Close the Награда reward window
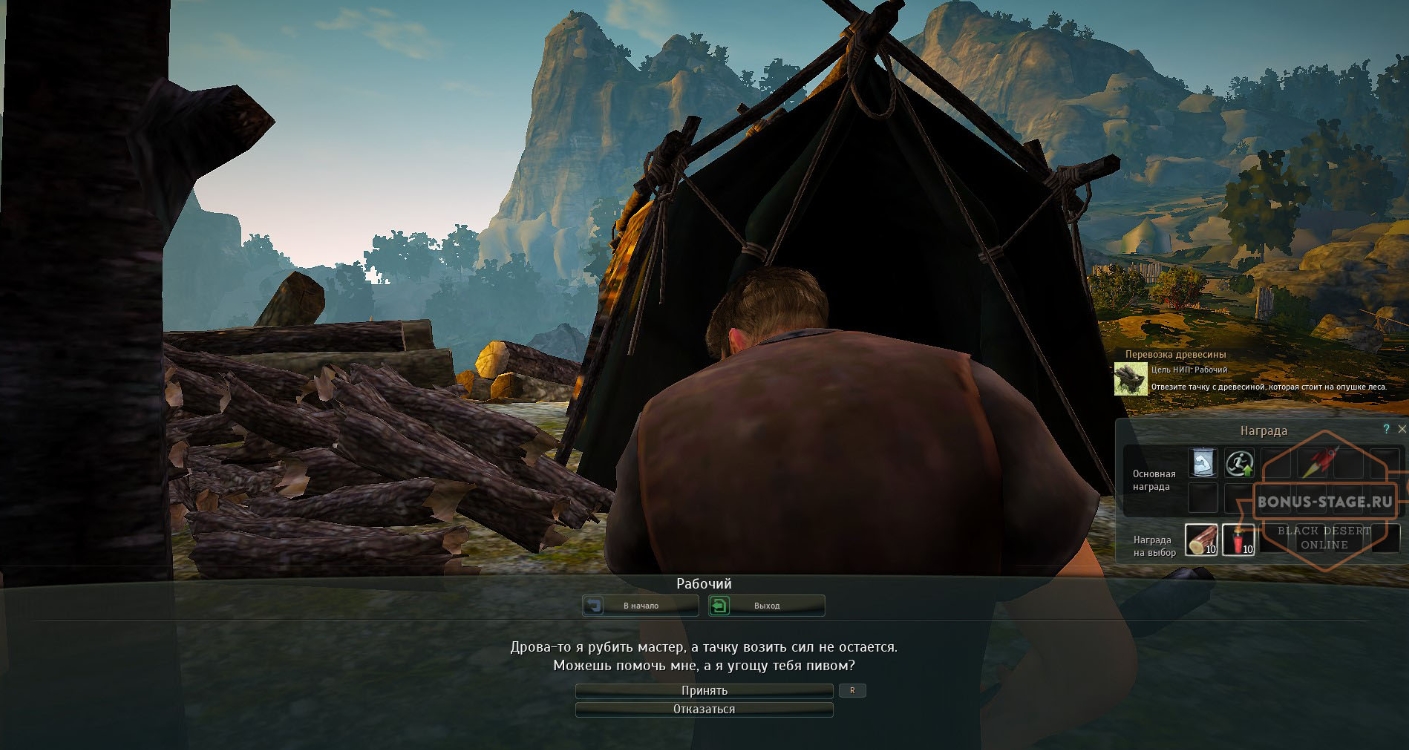 pyautogui.click(x=1403, y=429)
